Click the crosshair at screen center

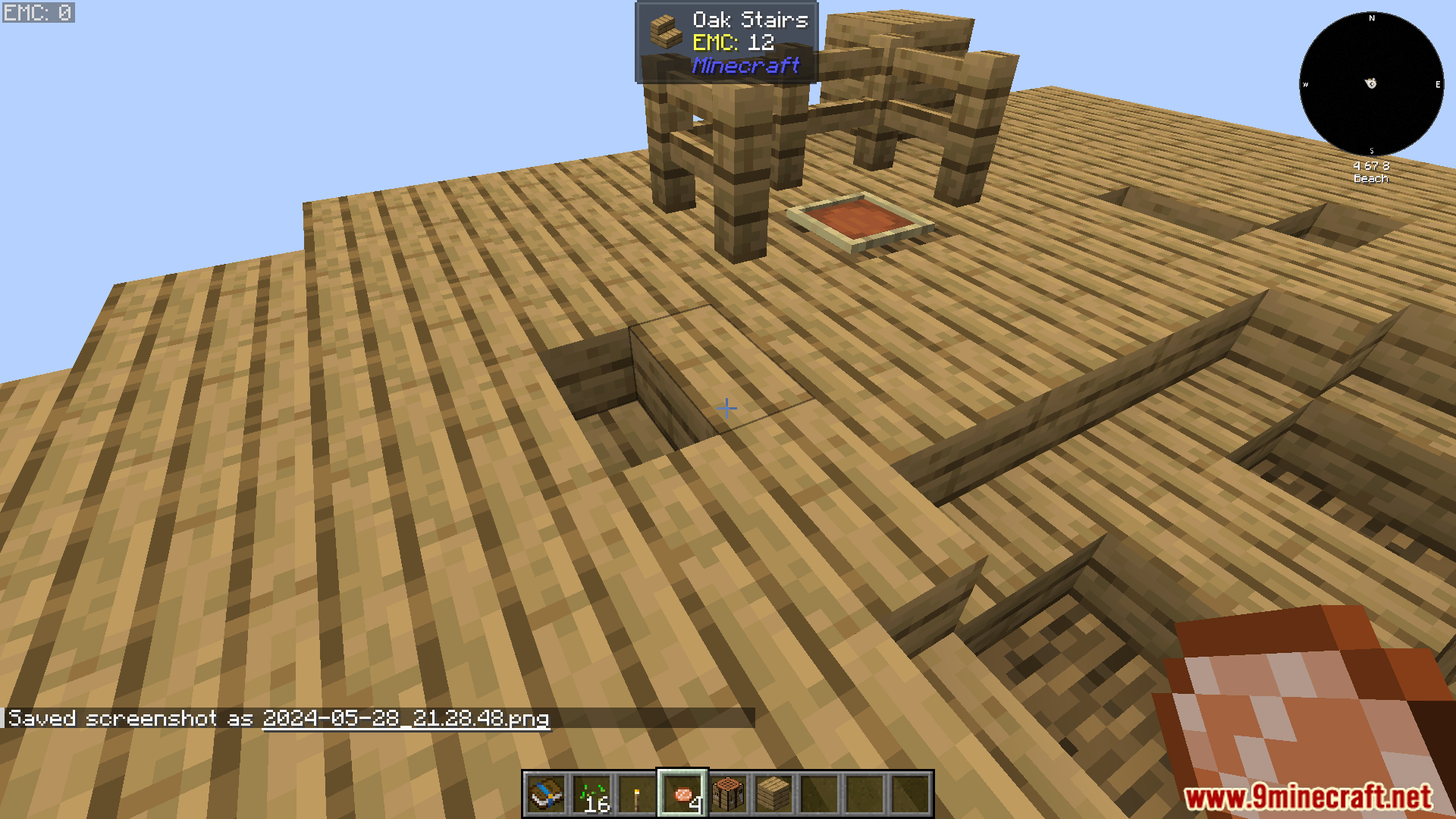click(726, 408)
